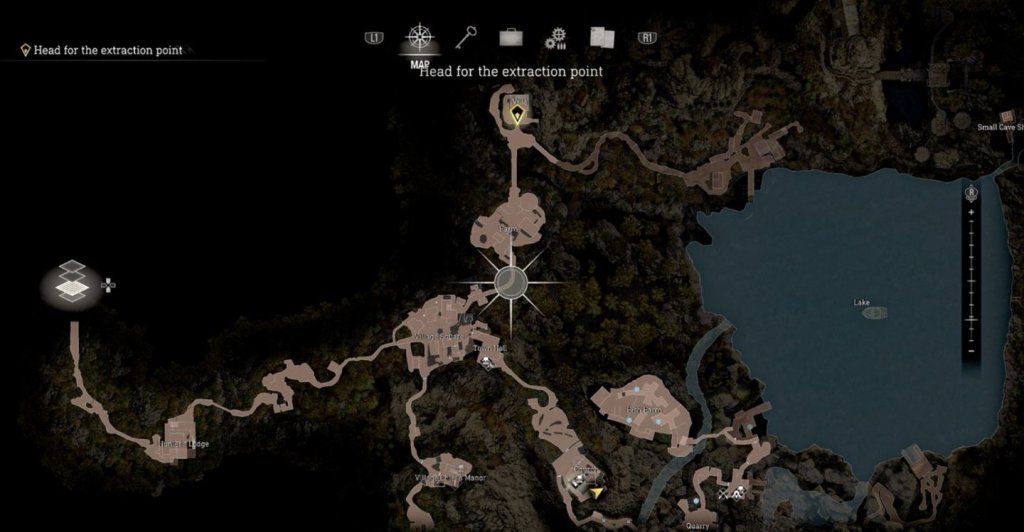
Task: Click the yellow extraction point objective marker
Action: [516, 116]
